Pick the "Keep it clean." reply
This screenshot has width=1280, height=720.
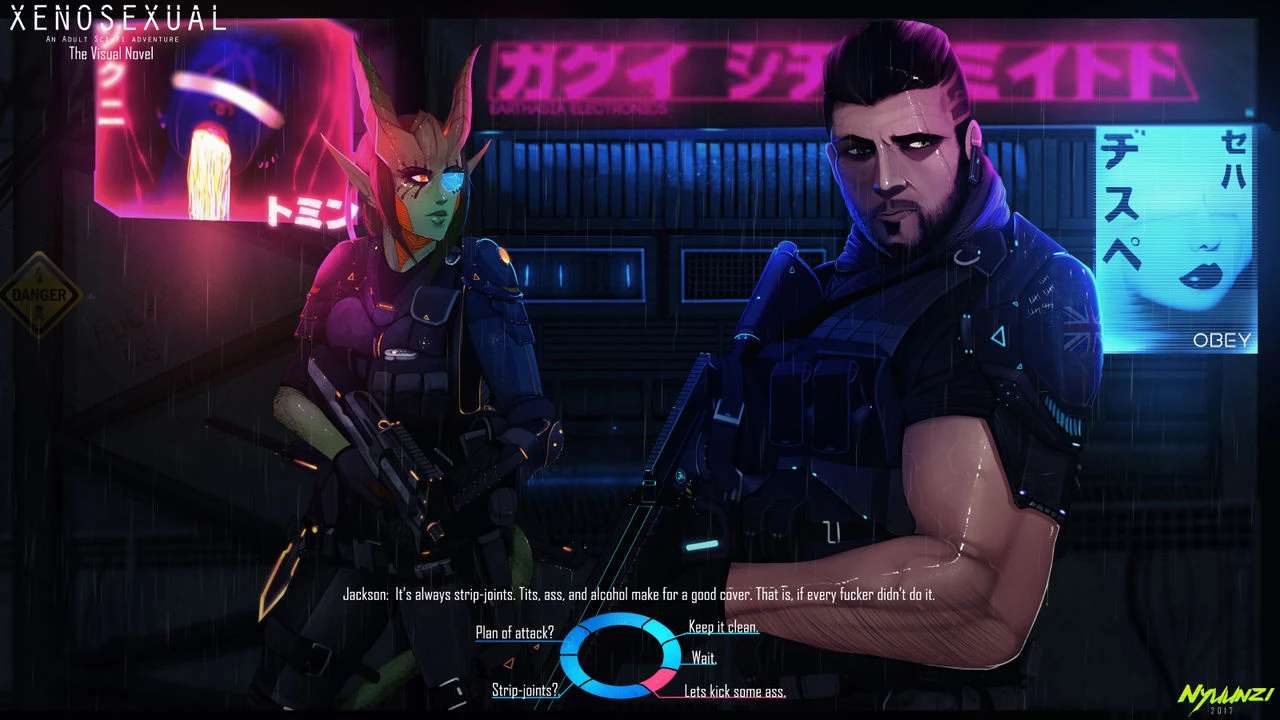click(x=723, y=627)
